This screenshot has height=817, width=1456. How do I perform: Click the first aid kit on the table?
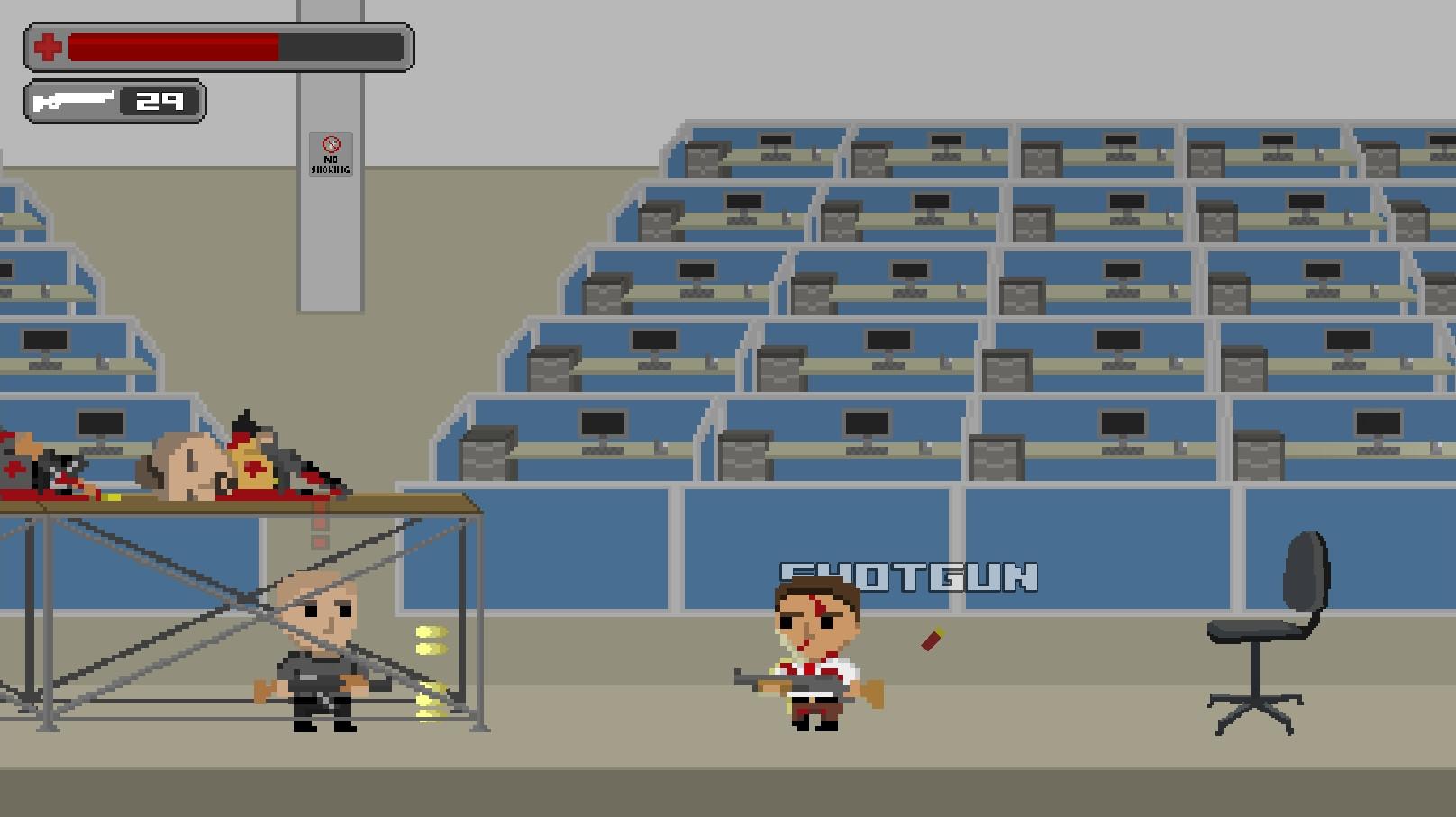(255, 466)
